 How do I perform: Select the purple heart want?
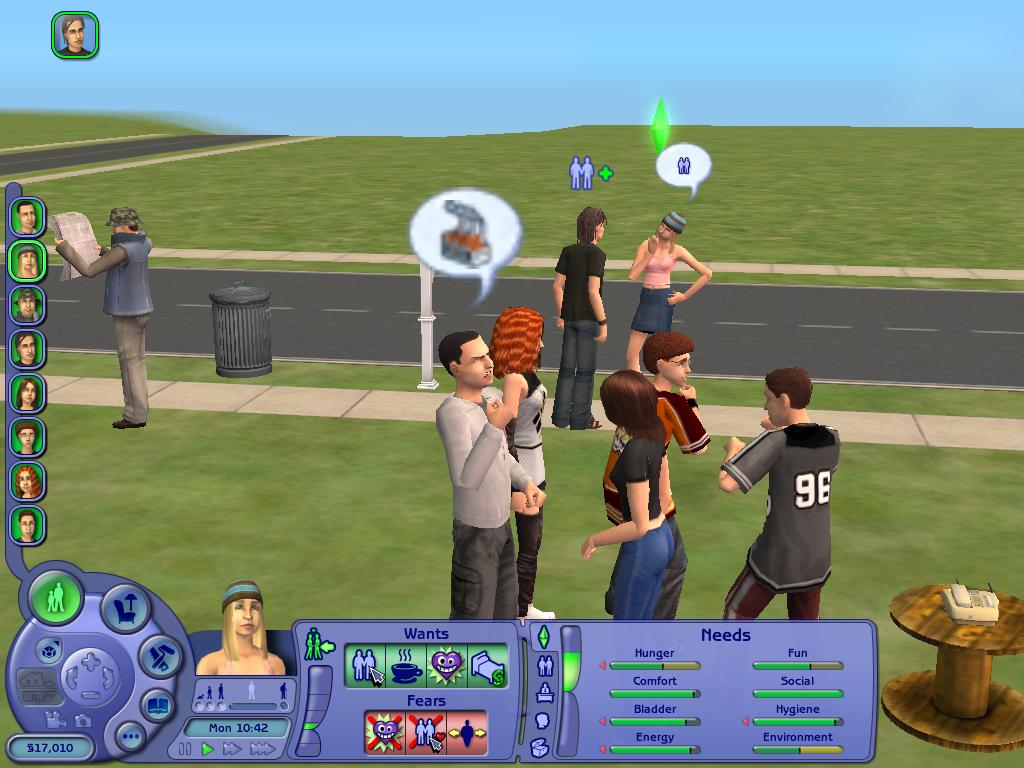click(x=447, y=667)
